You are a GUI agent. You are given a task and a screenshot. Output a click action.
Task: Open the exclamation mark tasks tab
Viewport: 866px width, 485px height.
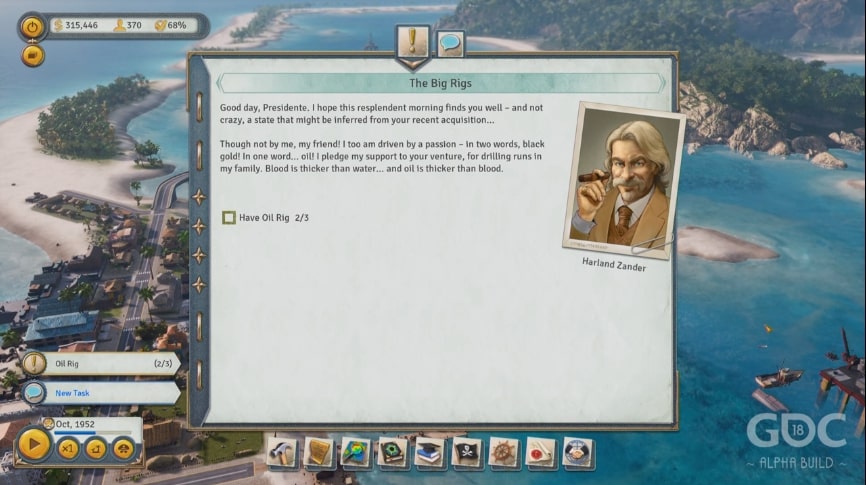pyautogui.click(x=412, y=42)
